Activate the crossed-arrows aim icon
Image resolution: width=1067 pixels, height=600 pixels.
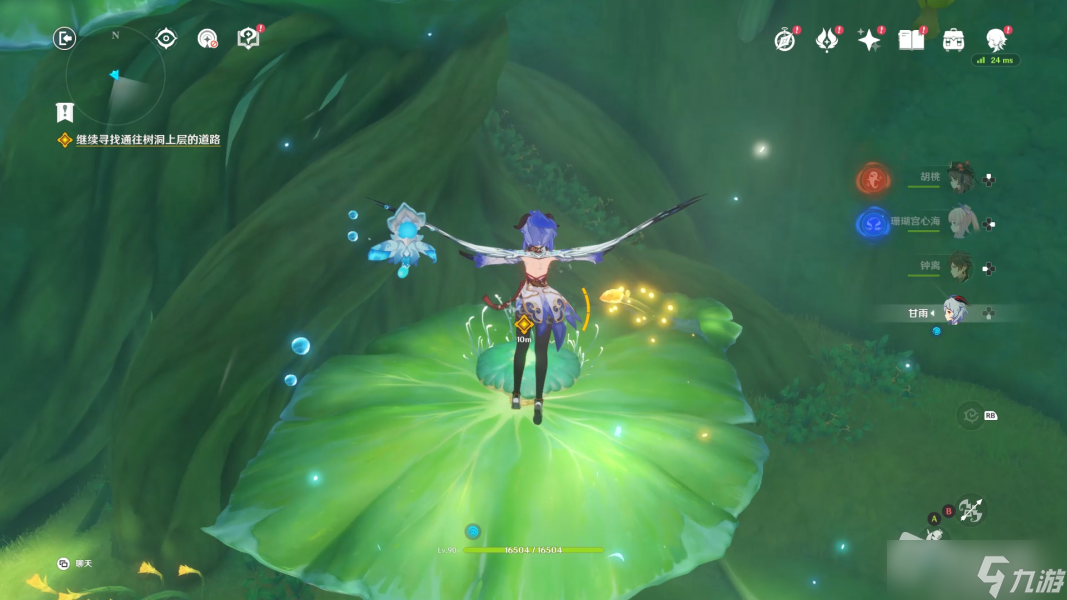pyautogui.click(x=969, y=510)
